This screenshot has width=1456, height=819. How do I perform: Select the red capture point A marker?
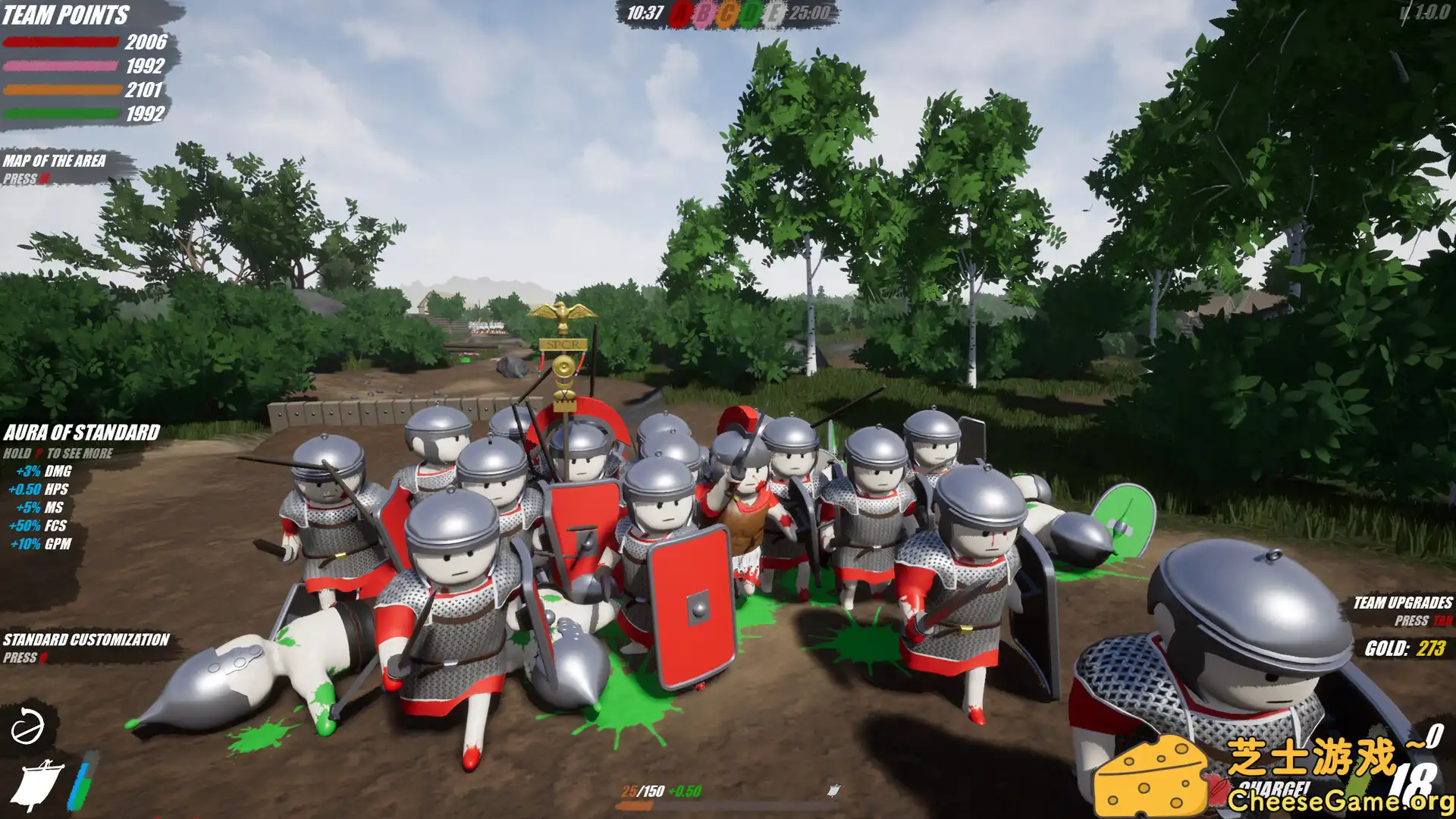pyautogui.click(x=679, y=13)
